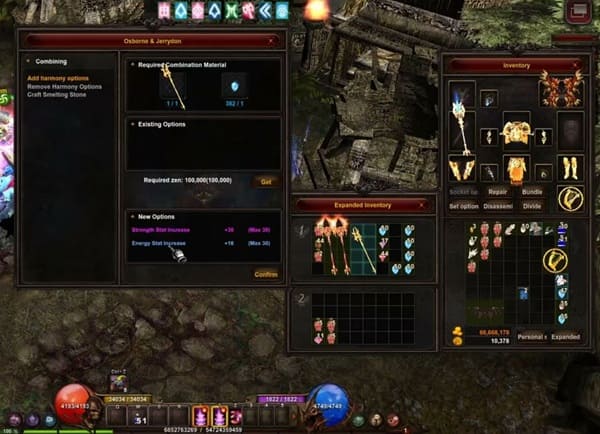Switch to the Personal store tab
Image resolution: width=600 pixels, height=434 pixels.
(x=531, y=337)
